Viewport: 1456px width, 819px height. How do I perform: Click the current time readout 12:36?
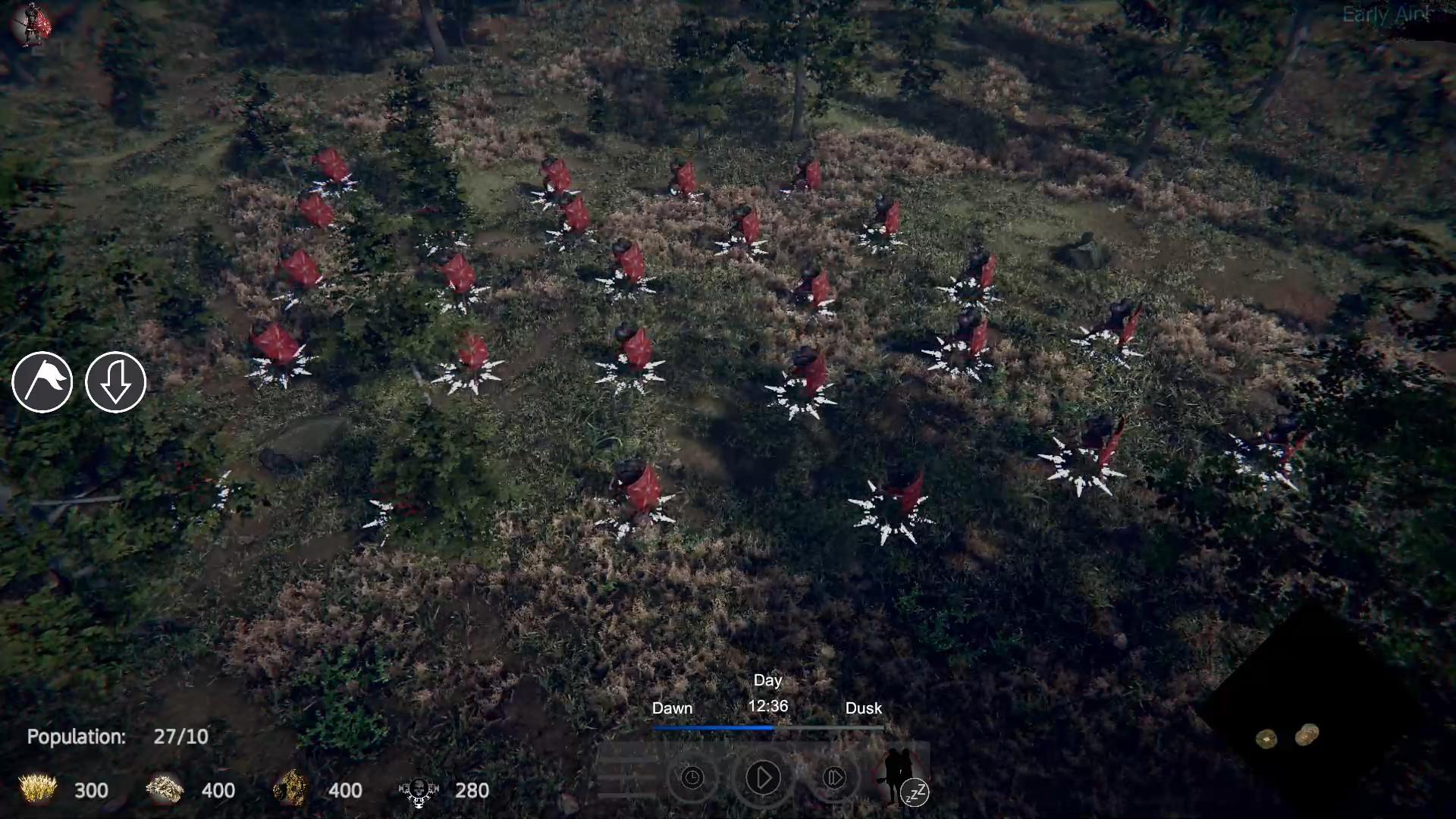(x=767, y=706)
